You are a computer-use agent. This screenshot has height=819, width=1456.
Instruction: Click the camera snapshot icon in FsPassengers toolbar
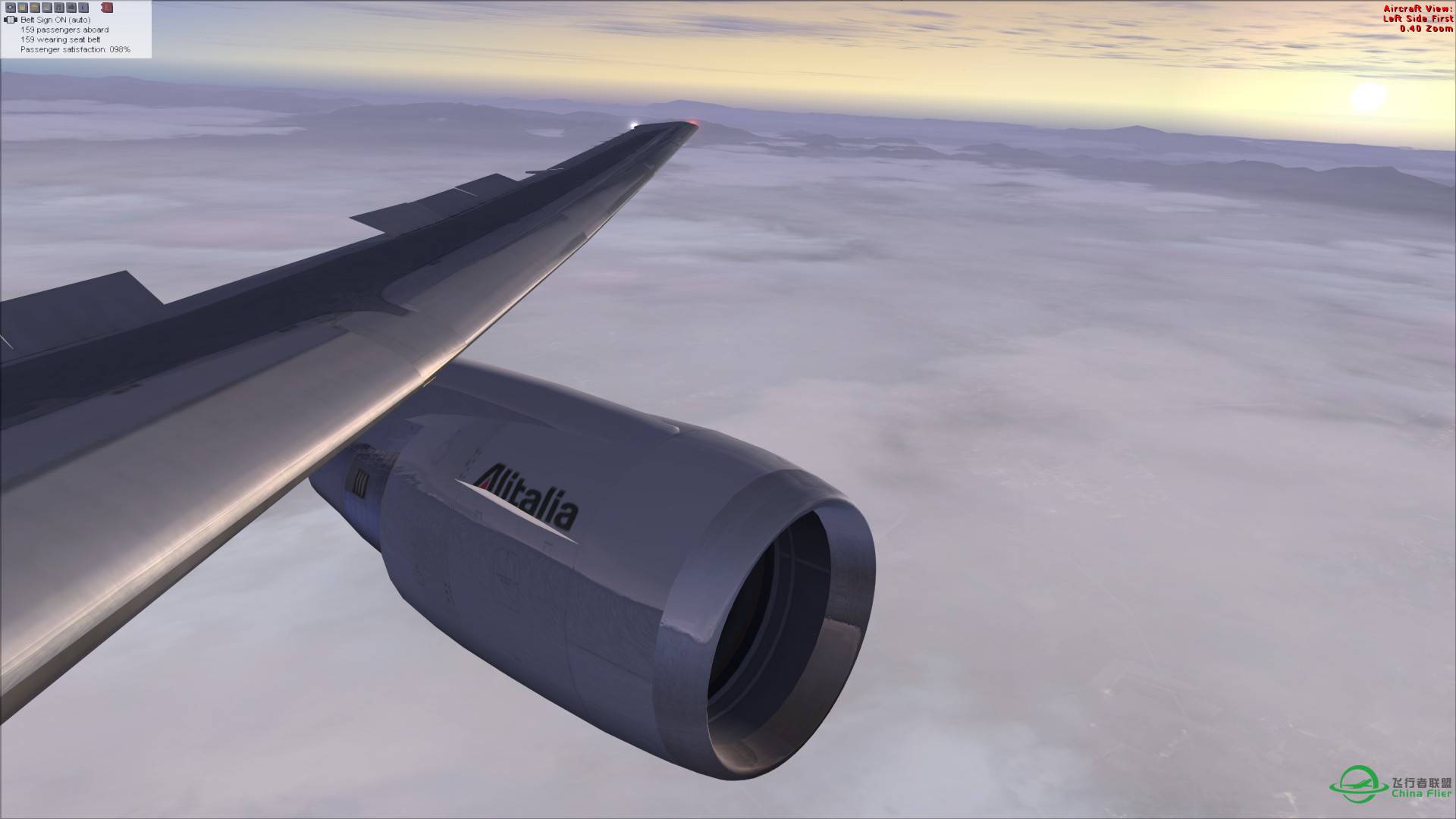coord(11,8)
